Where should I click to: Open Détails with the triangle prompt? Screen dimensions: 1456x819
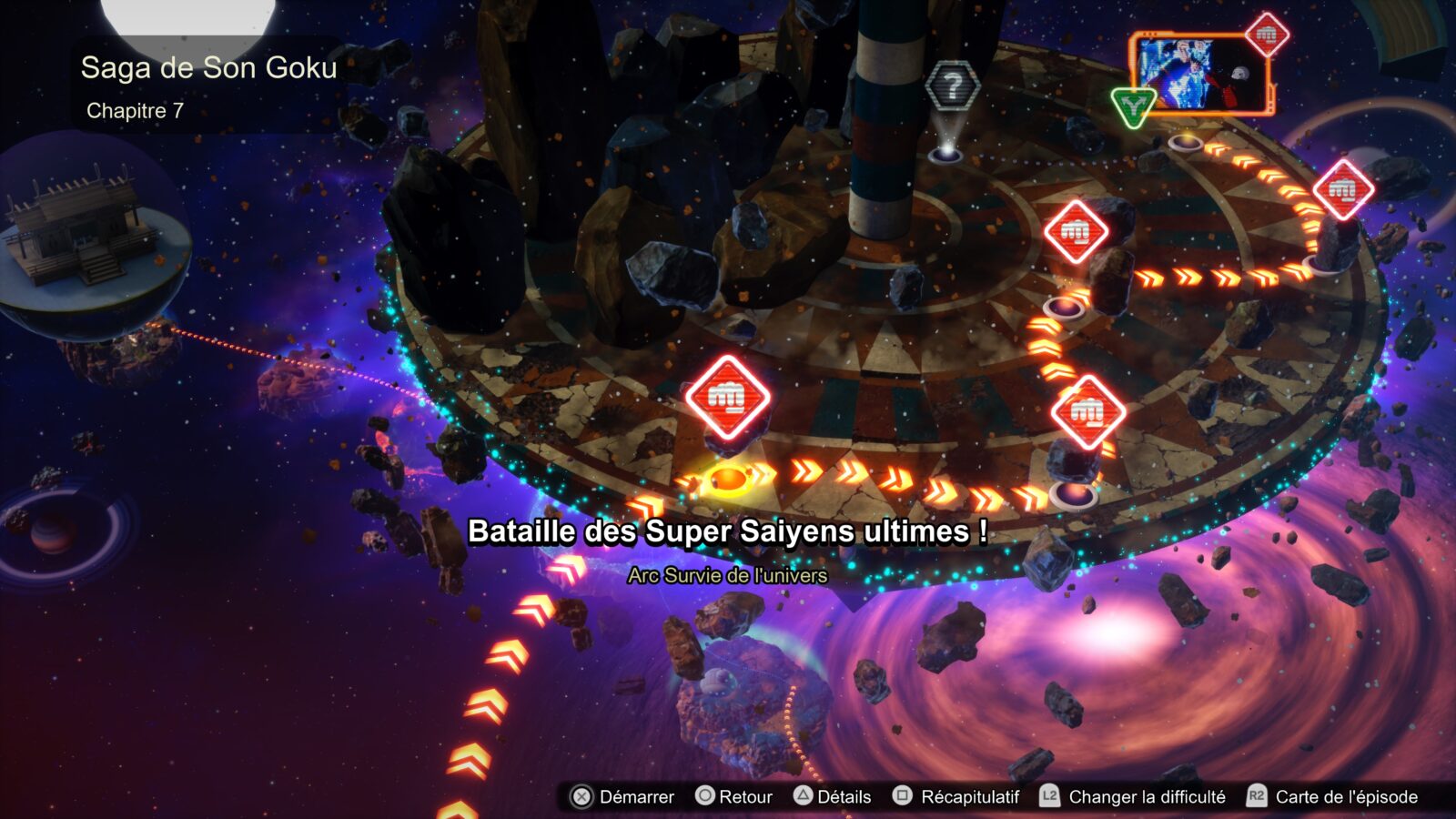839,795
